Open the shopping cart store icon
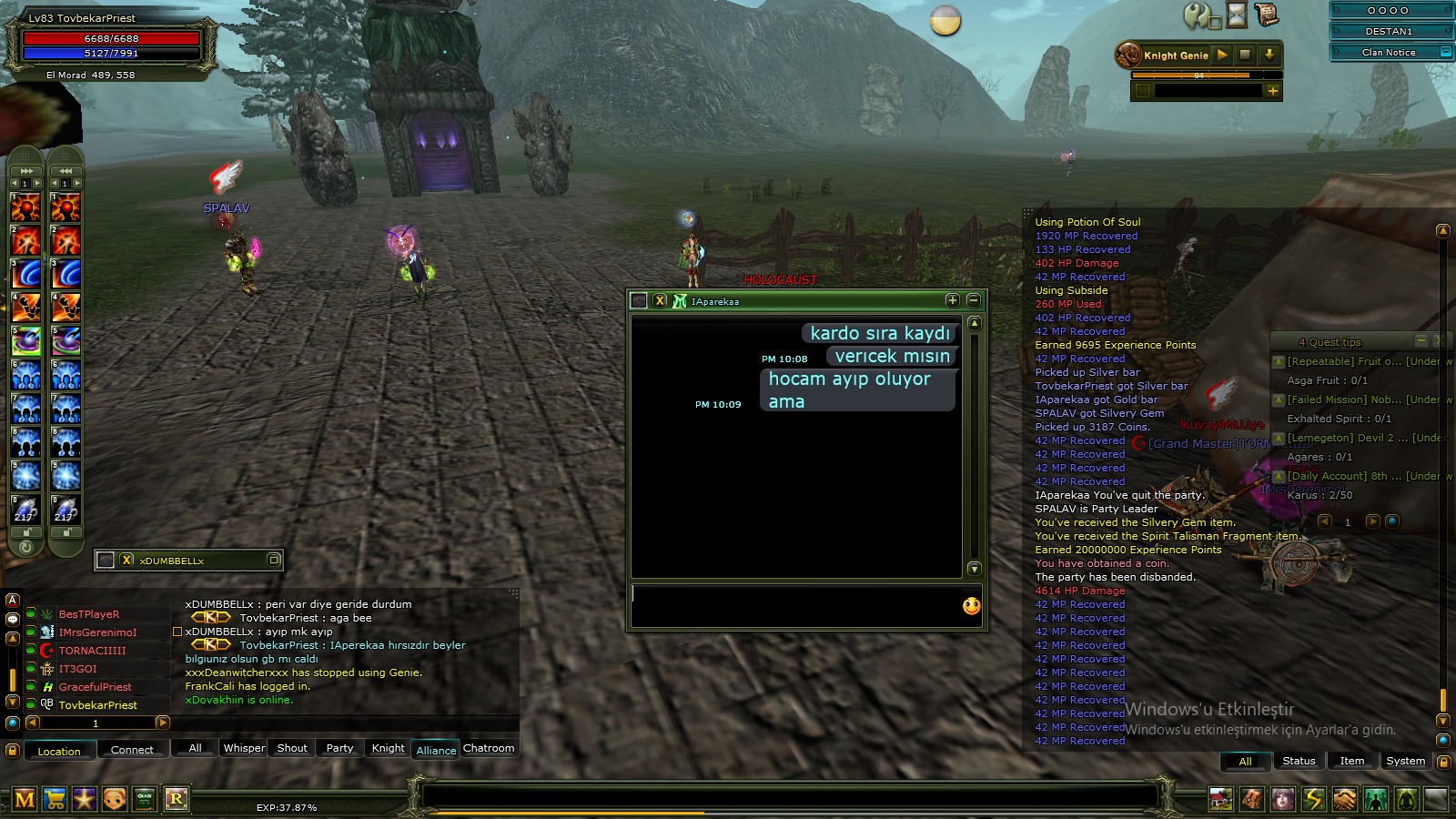Screen dimensions: 1456x819 coord(55,799)
